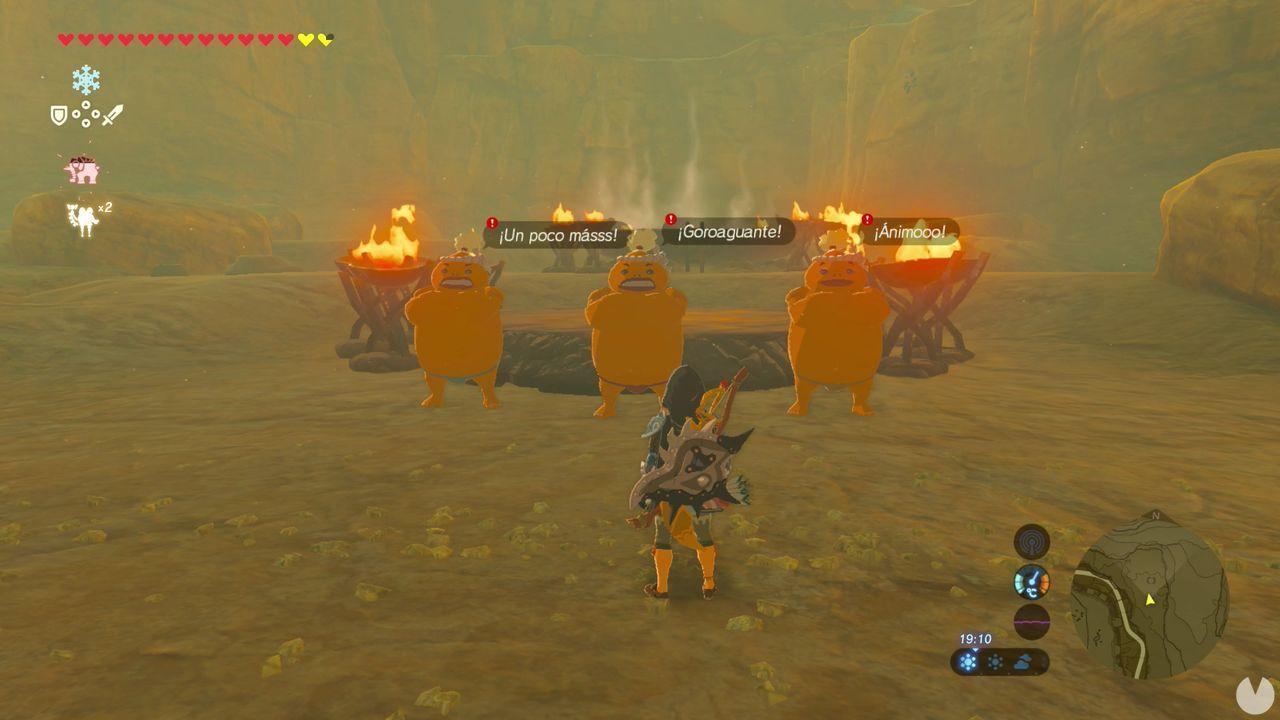Open the Sheikah sensor indicator

coord(1032,540)
